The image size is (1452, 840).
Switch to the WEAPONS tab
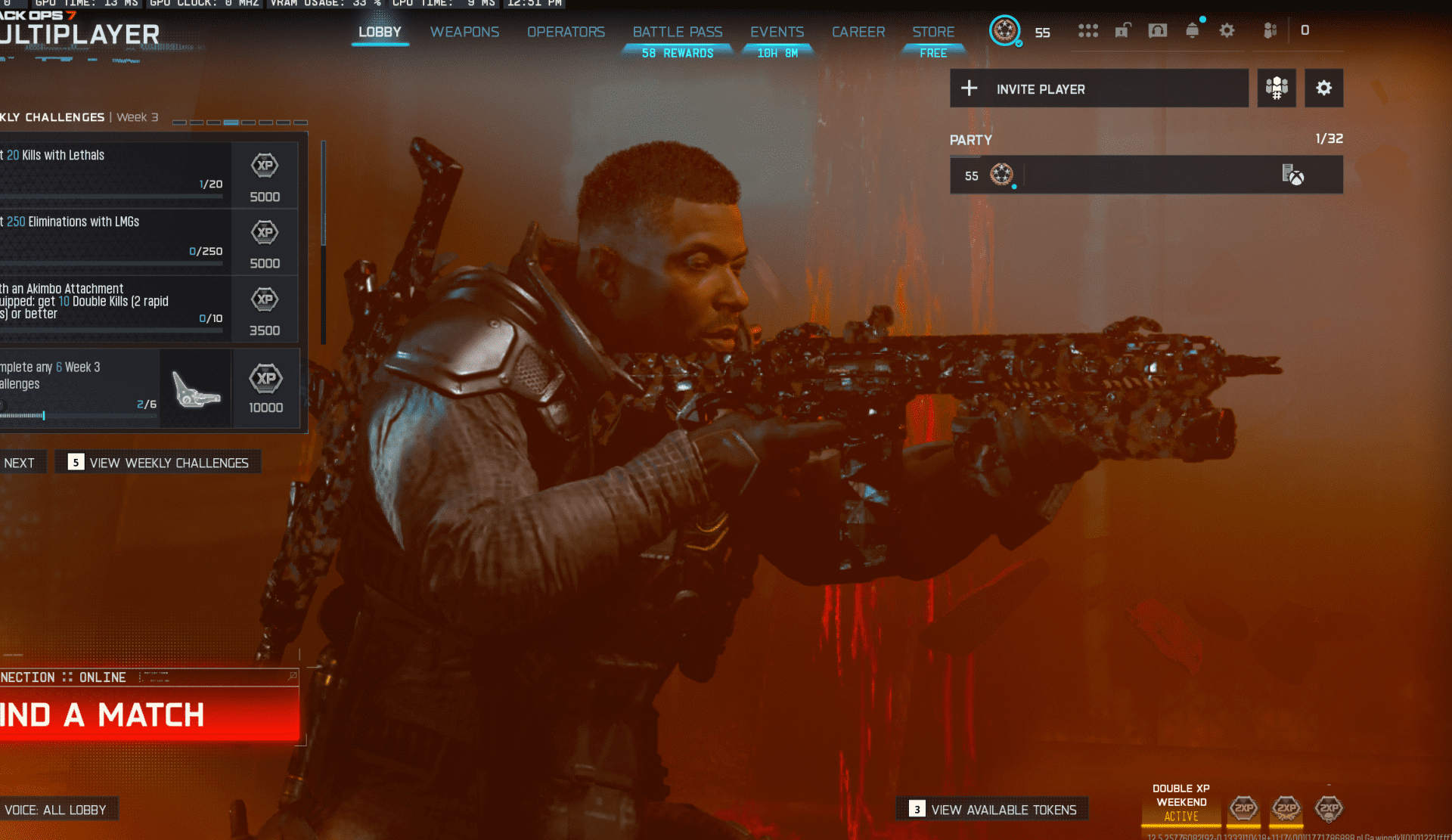point(464,32)
